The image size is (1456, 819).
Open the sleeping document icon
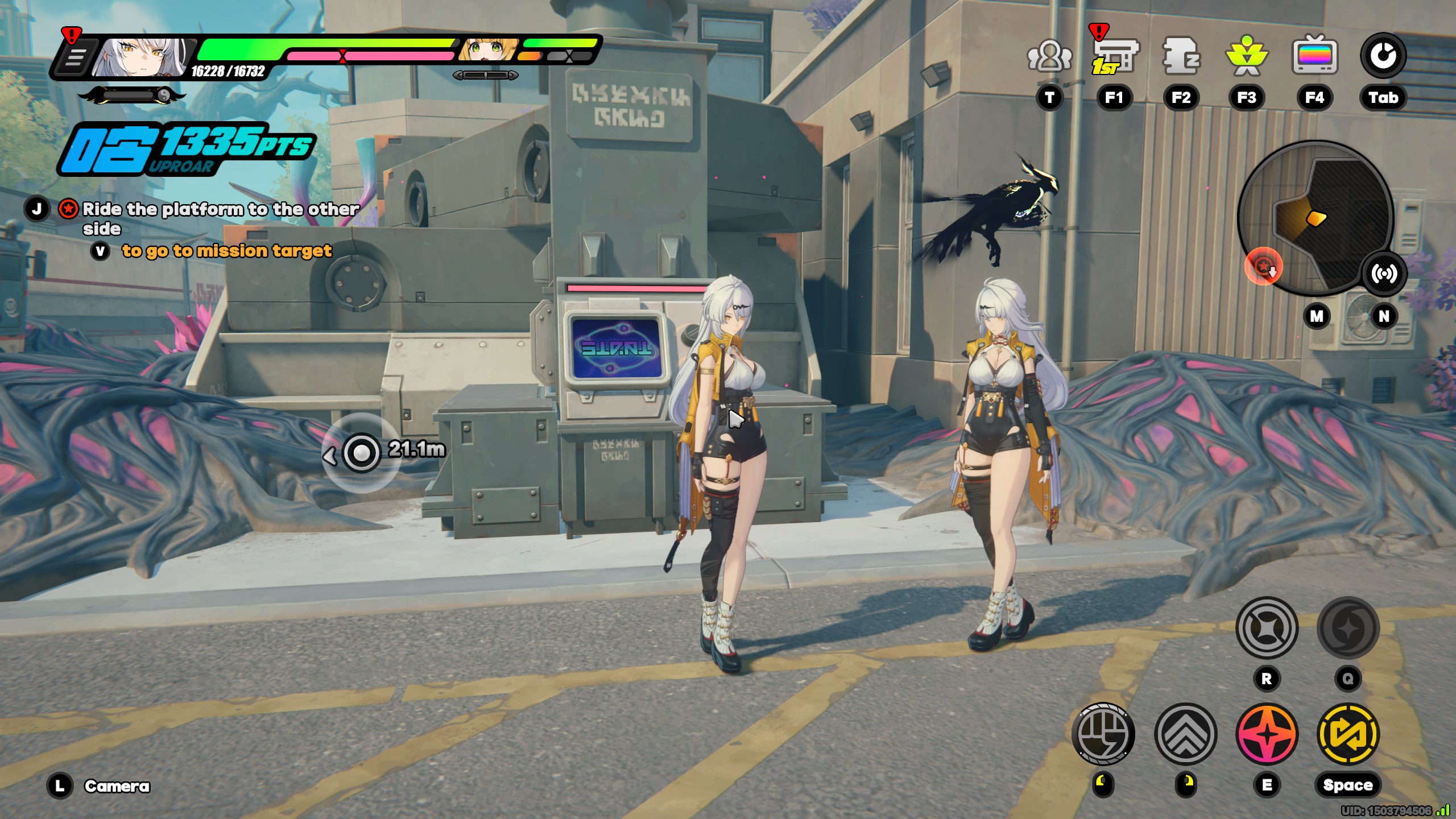point(1181,57)
